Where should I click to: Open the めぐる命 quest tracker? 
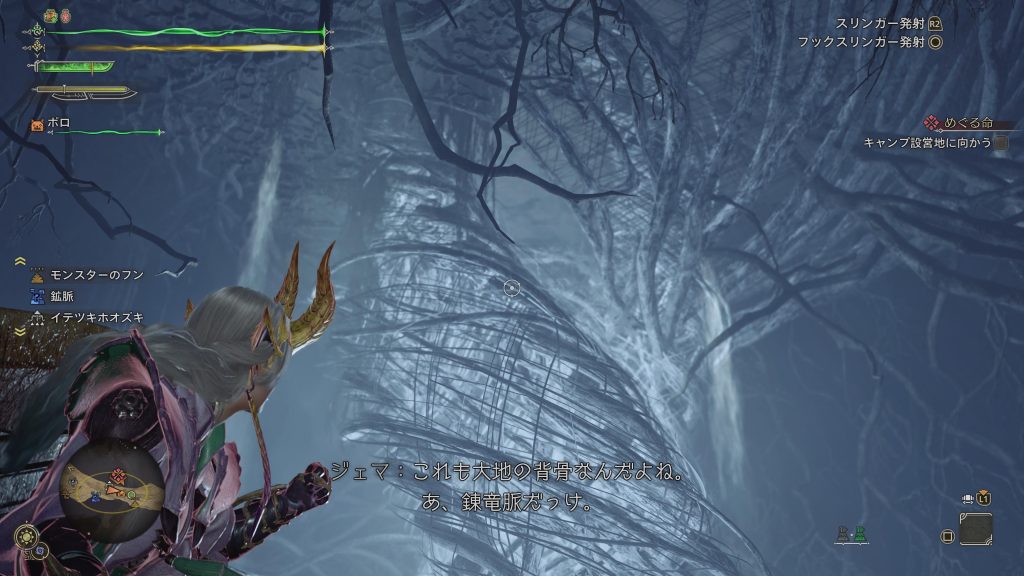pyautogui.click(x=958, y=123)
